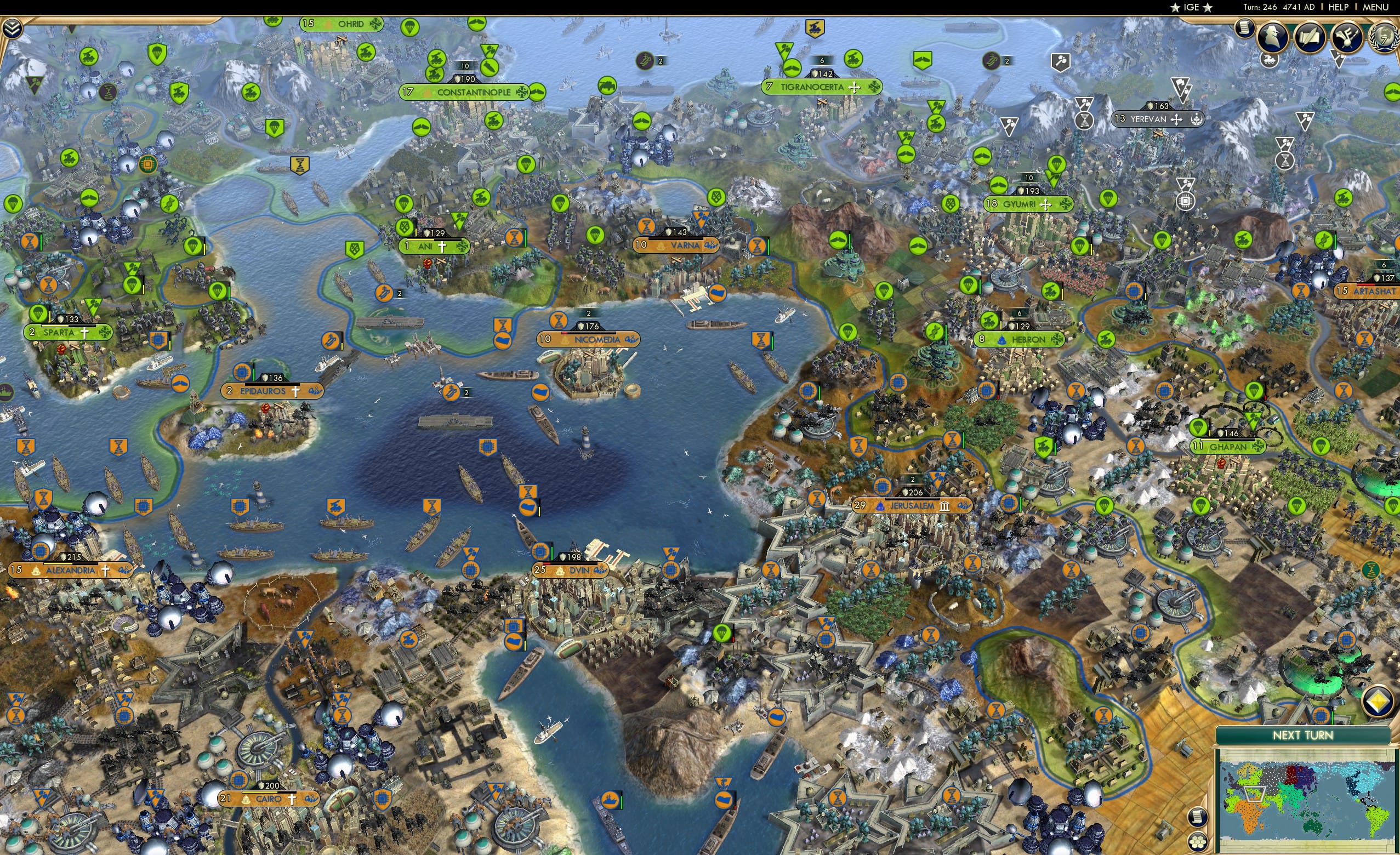Click HELP in the top bar
The image size is (1400, 855).
point(1339,7)
